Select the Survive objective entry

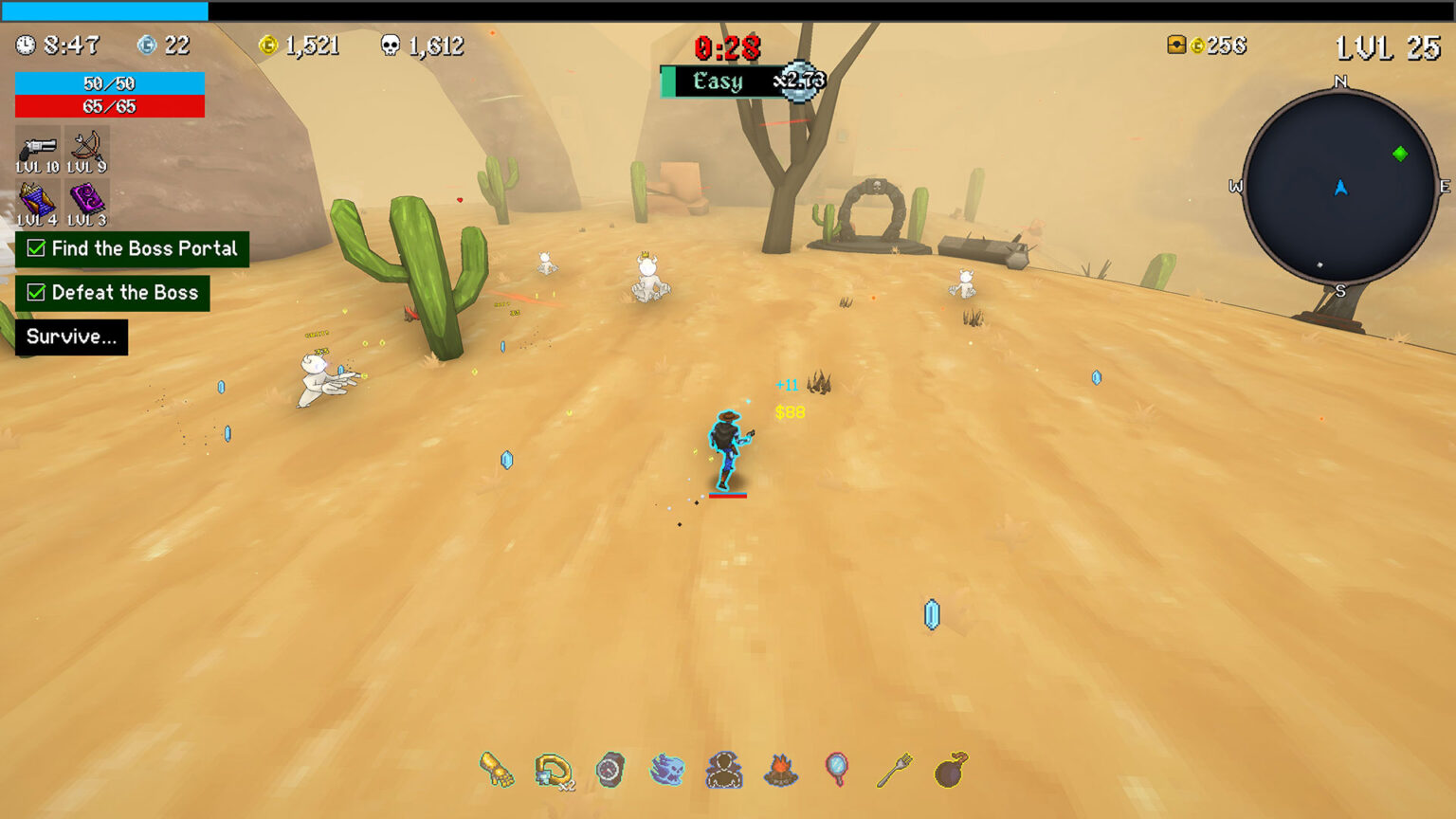[x=71, y=337]
